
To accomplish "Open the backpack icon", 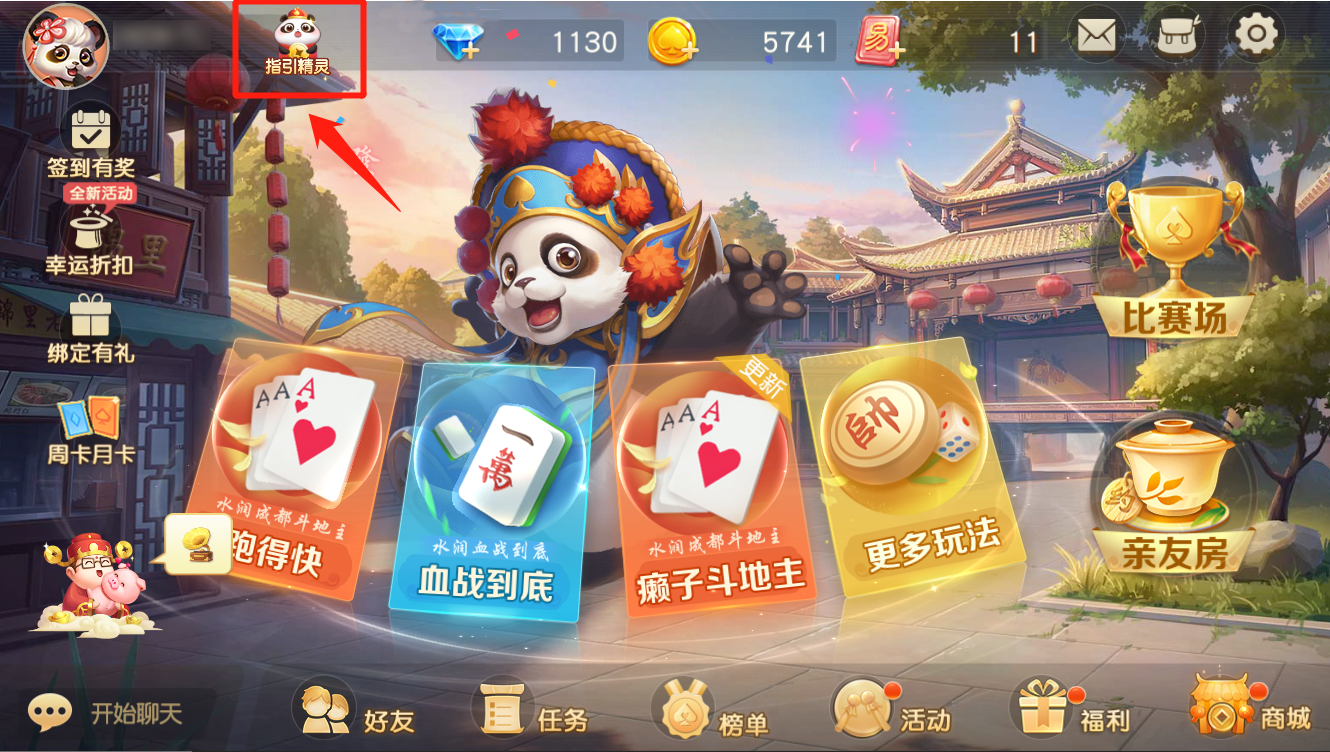I will click(x=1176, y=34).
